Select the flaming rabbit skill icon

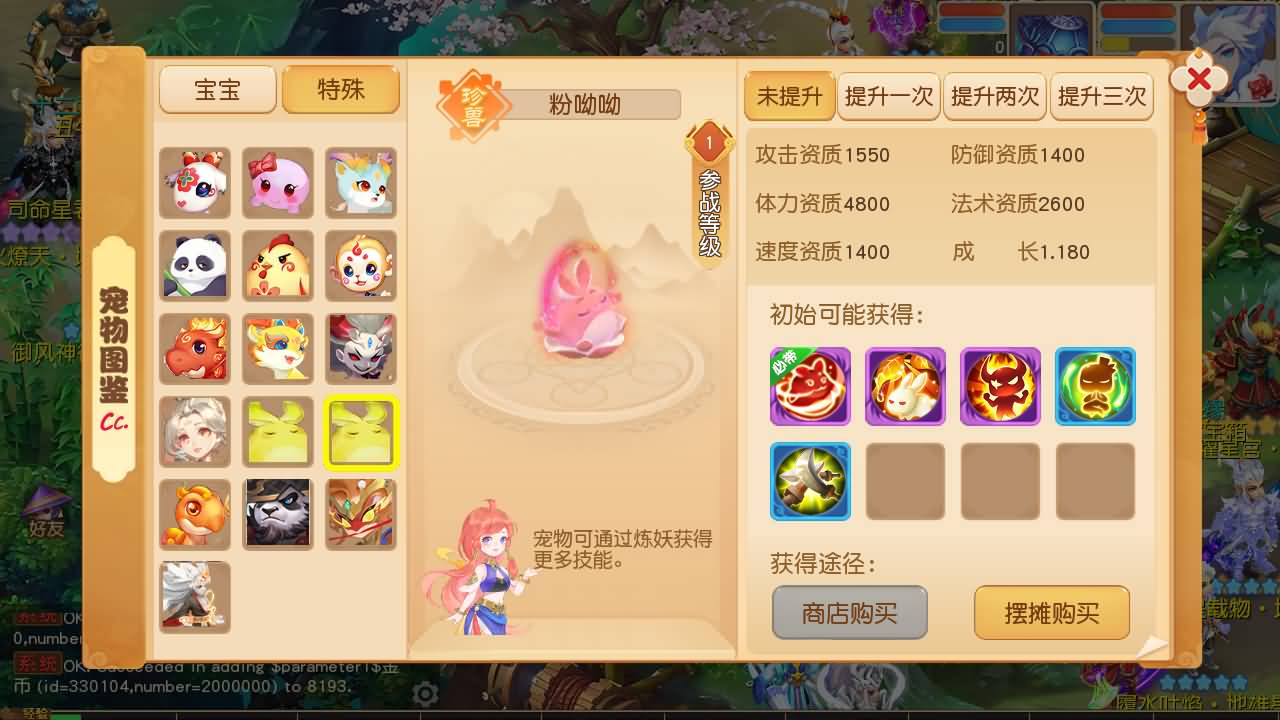(905, 386)
